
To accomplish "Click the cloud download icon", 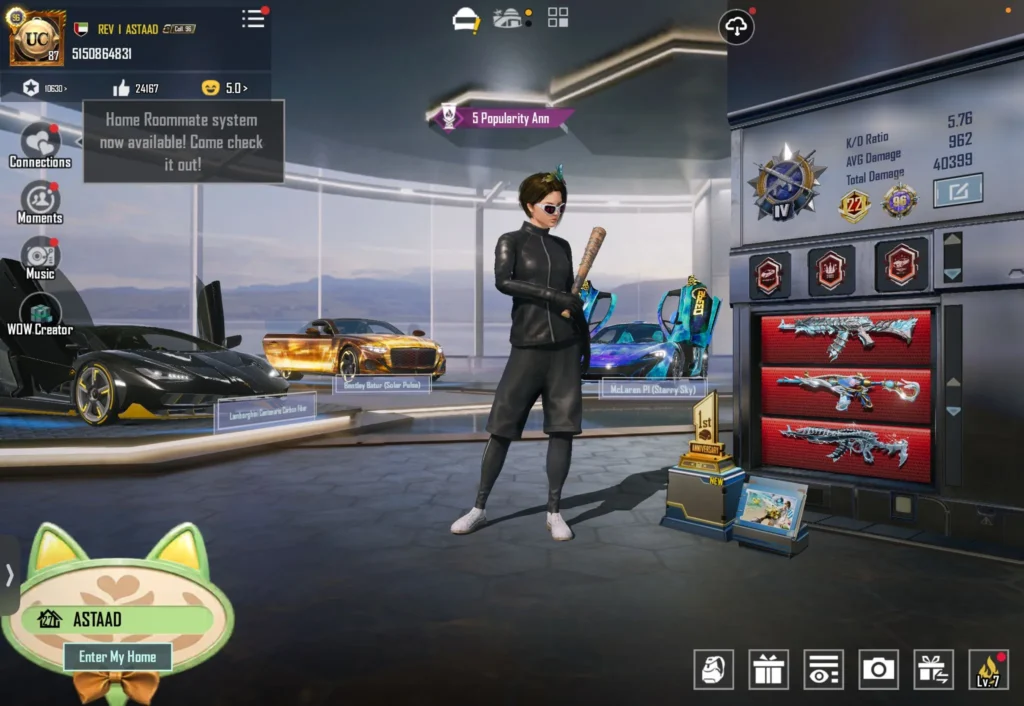I will (x=736, y=27).
